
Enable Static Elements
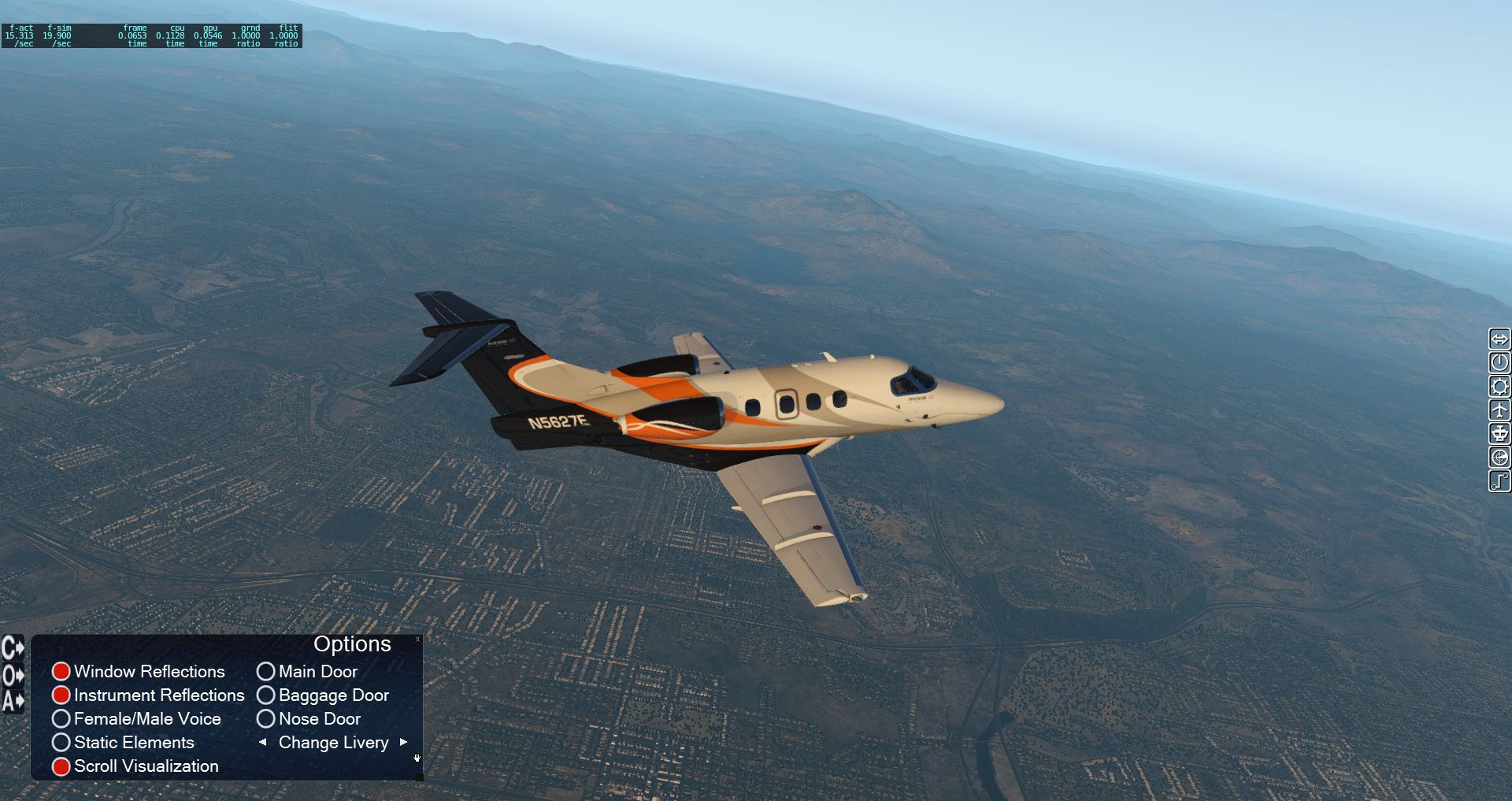61,742
